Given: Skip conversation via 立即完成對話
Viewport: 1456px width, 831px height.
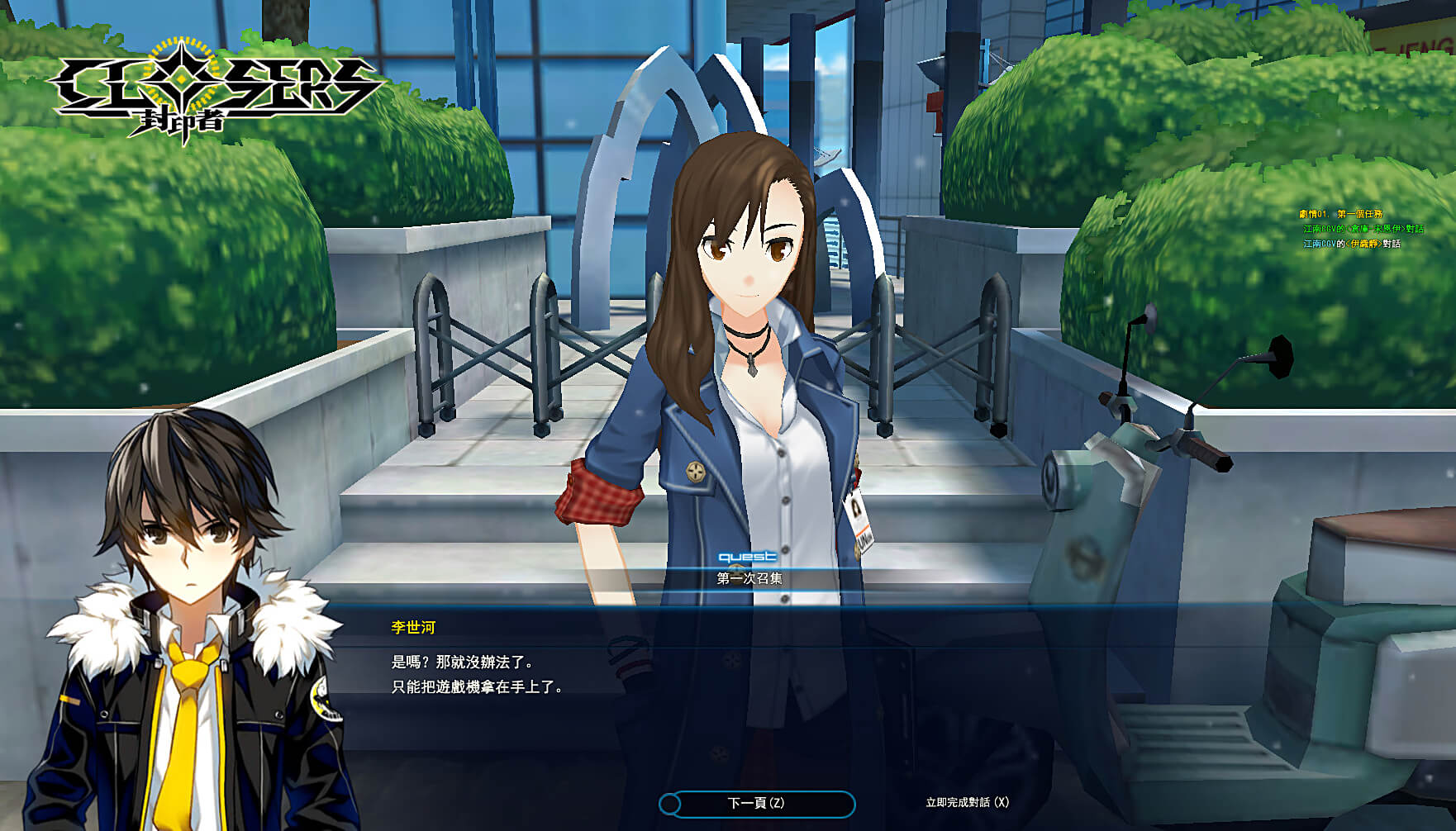Looking at the screenshot, I should (x=967, y=802).
